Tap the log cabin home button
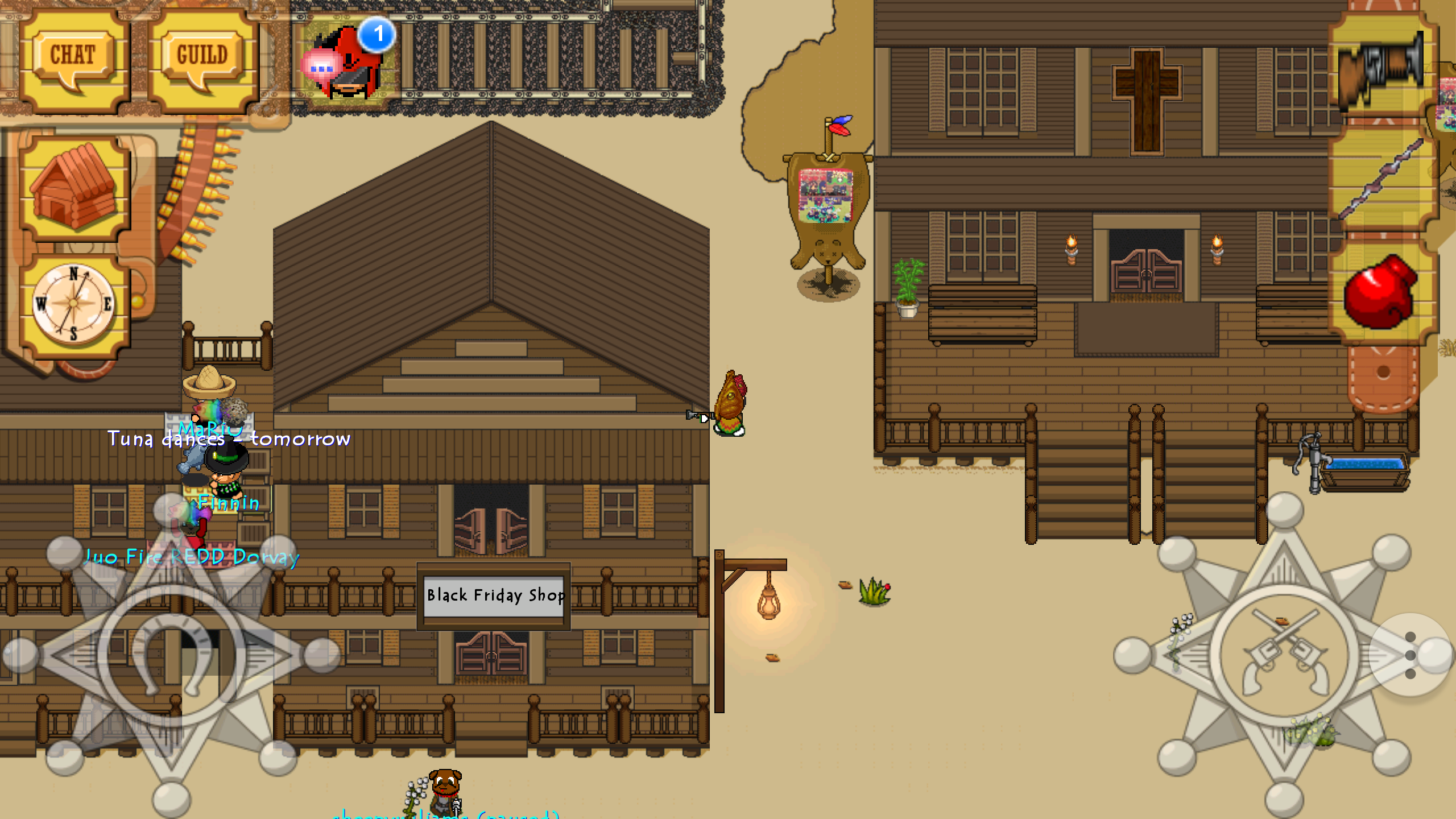This screenshot has height=819, width=1456. point(74,187)
